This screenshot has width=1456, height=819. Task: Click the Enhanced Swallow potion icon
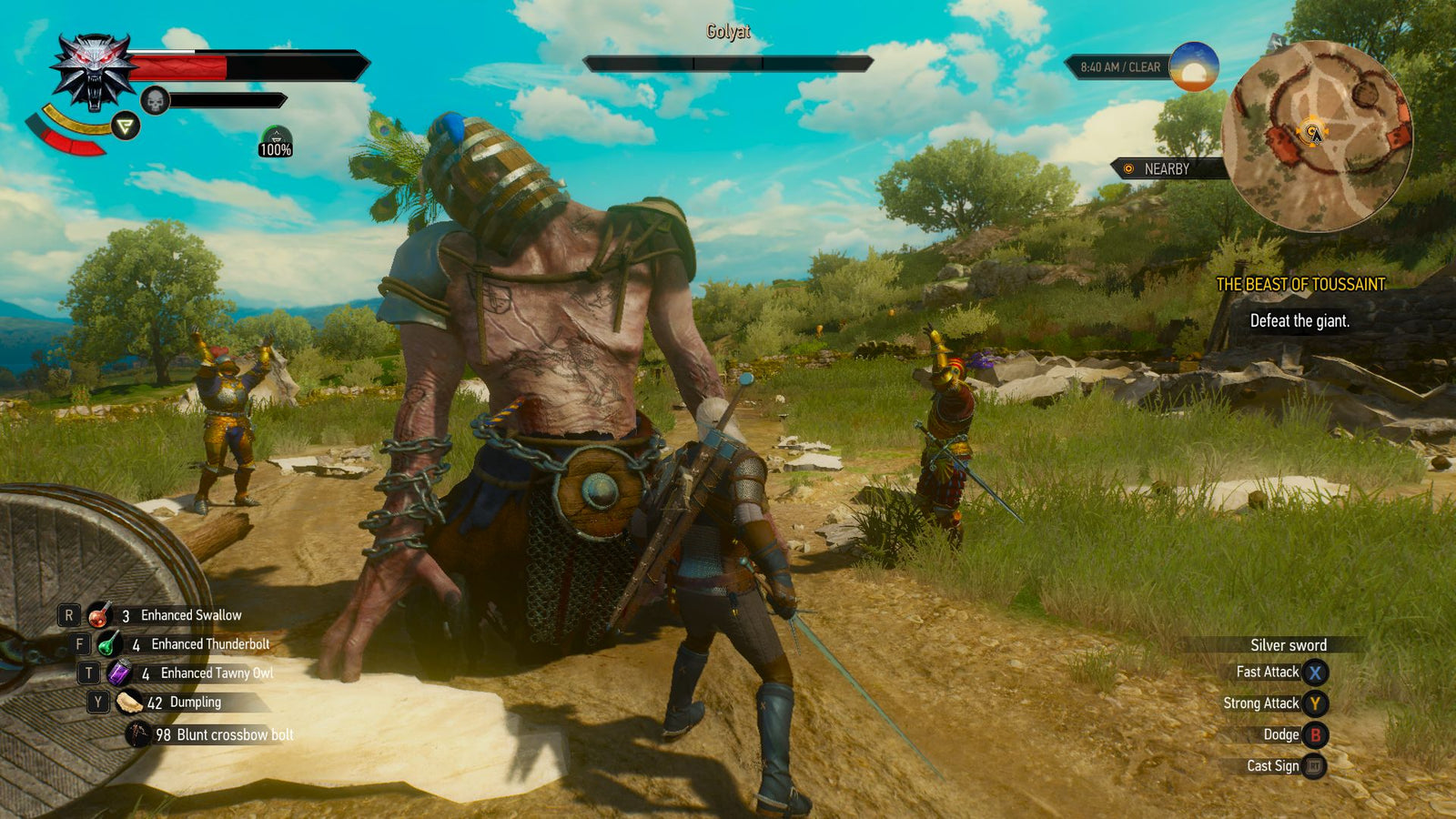[100, 614]
